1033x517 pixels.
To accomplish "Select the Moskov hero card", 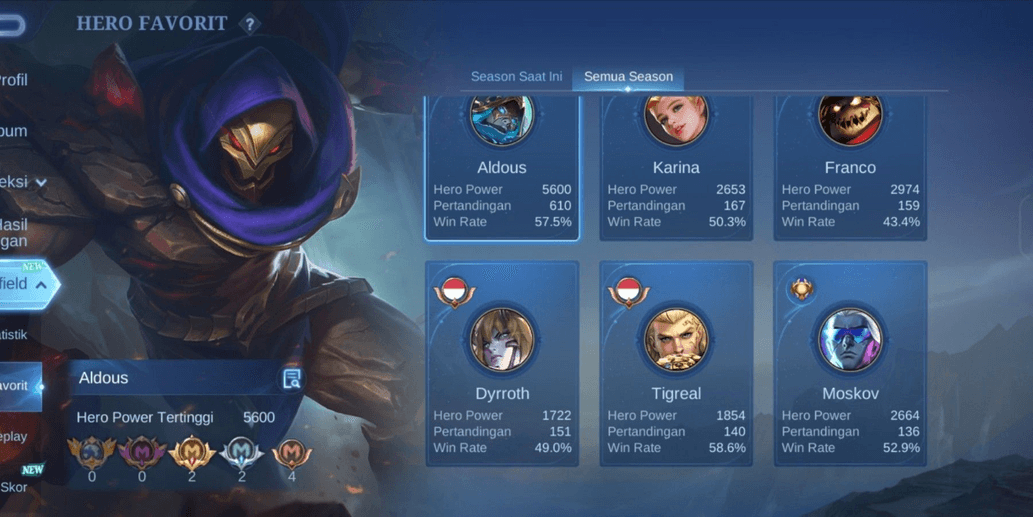I will coord(850,364).
